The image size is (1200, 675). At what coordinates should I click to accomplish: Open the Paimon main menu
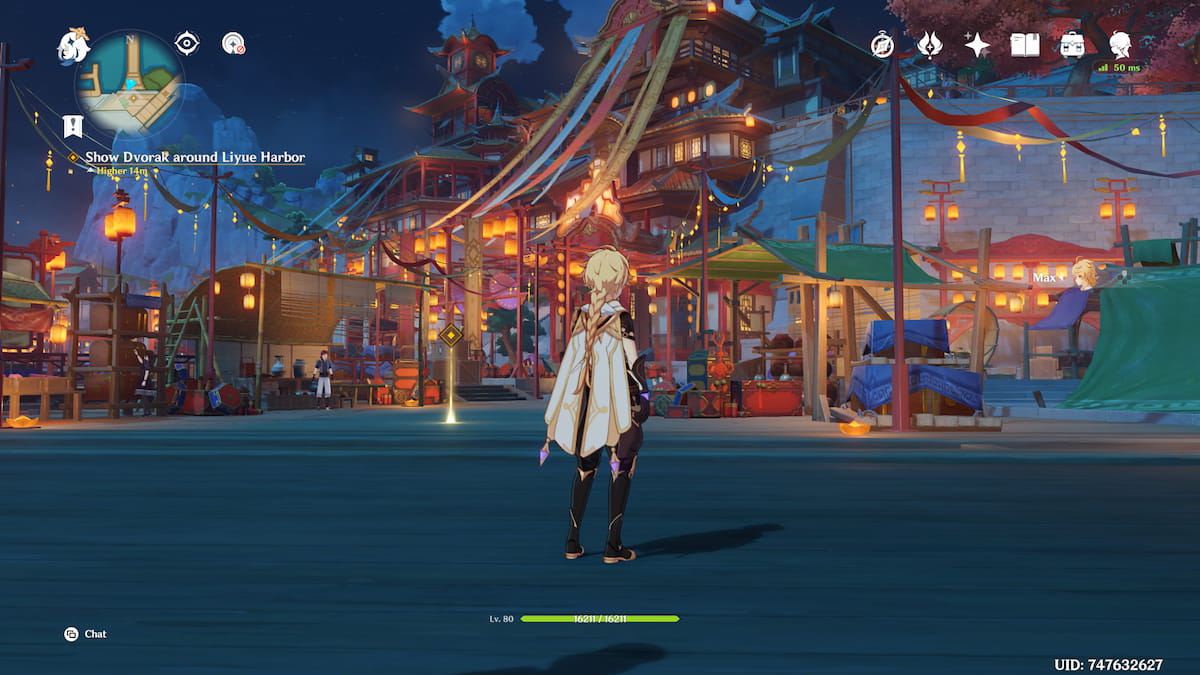tap(74, 44)
